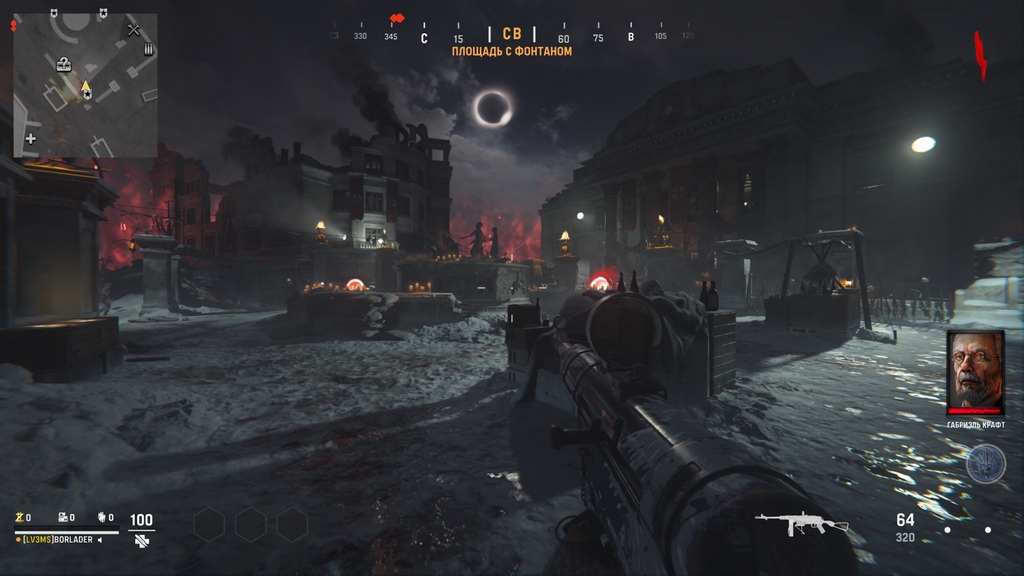Click the red objective marker on compass
Viewport: 1024px width, 576px height.
[397, 18]
